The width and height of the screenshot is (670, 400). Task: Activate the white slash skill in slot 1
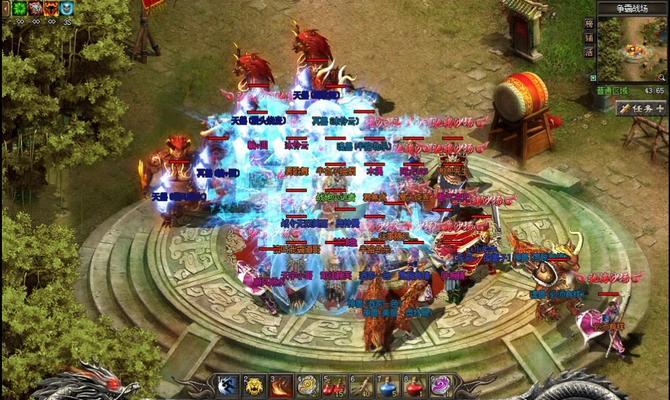point(227,386)
